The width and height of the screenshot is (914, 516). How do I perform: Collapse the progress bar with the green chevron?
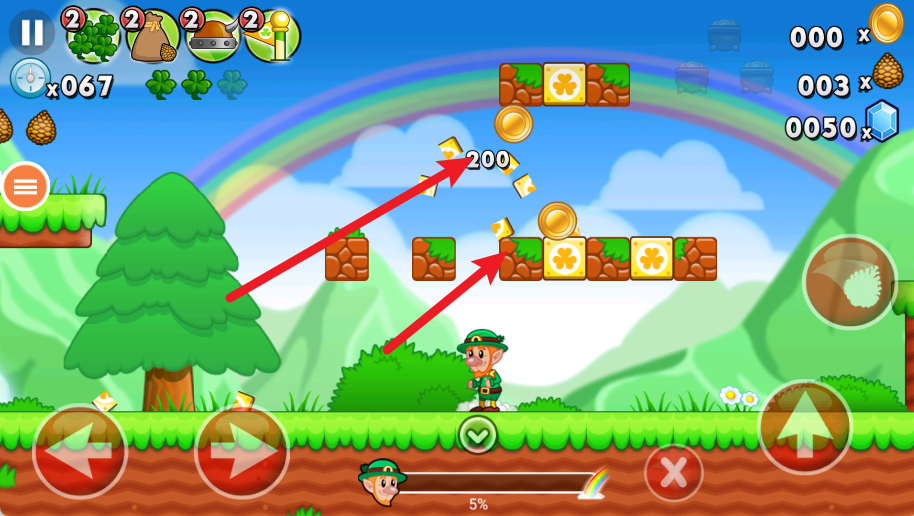tap(478, 434)
